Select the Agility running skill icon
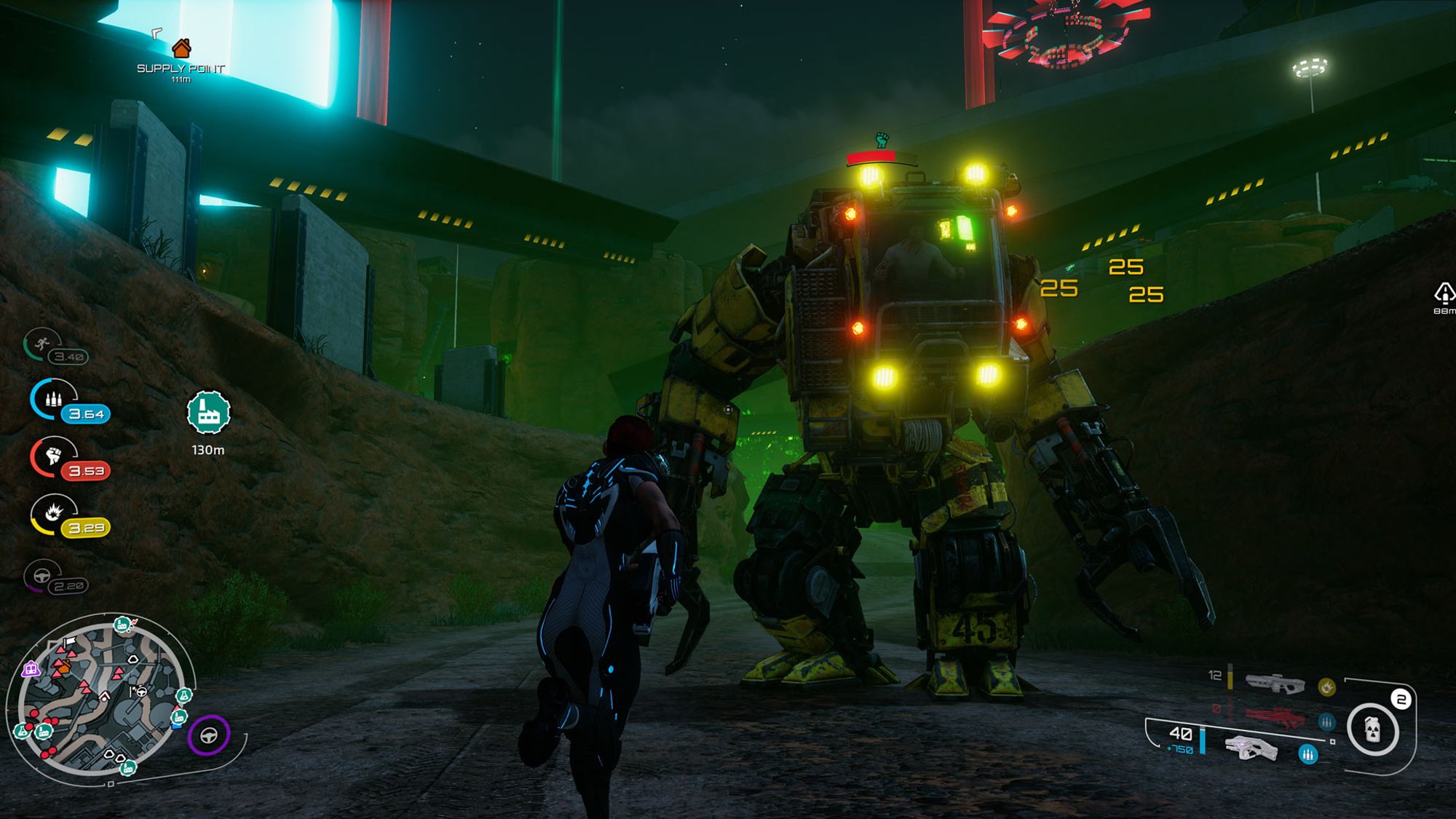The image size is (1456, 819). (x=43, y=344)
